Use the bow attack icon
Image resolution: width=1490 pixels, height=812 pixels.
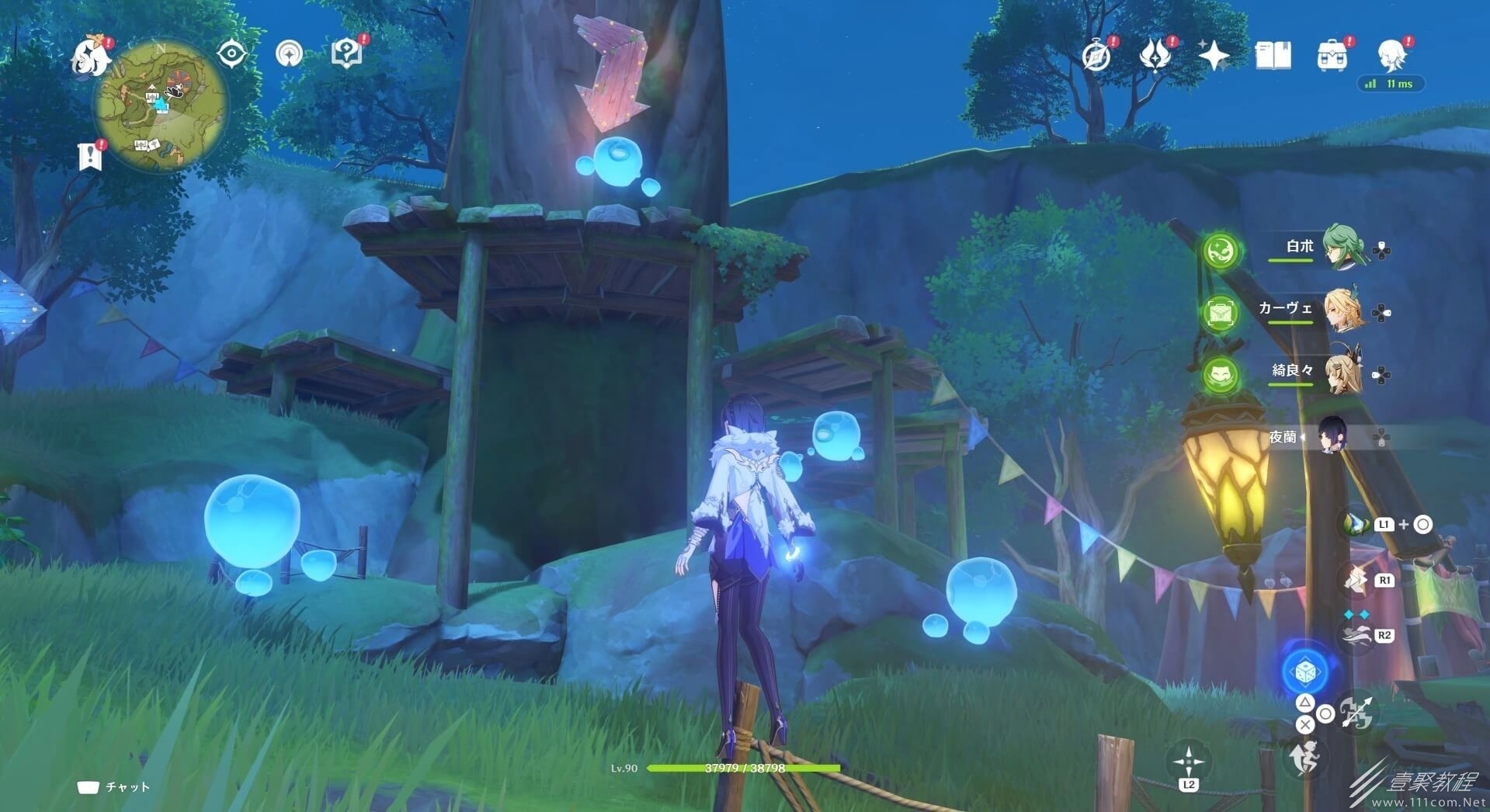[x=1357, y=713]
